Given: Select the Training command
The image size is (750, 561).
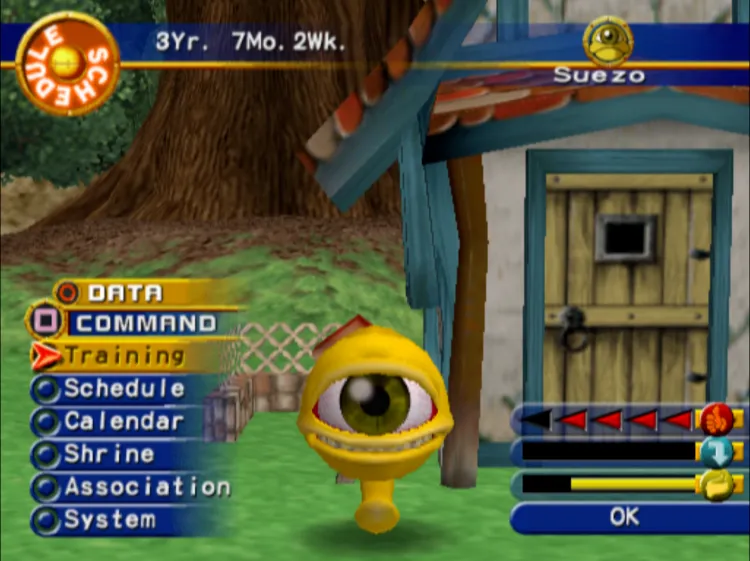Looking at the screenshot, I should 124,356.
